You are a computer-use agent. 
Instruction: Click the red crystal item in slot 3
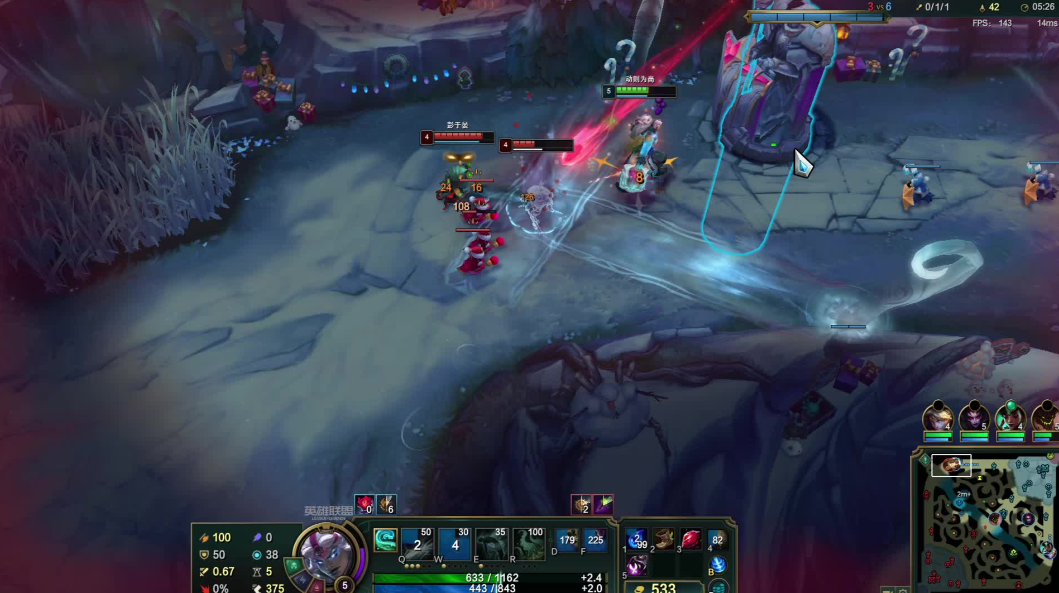pyautogui.click(x=690, y=540)
